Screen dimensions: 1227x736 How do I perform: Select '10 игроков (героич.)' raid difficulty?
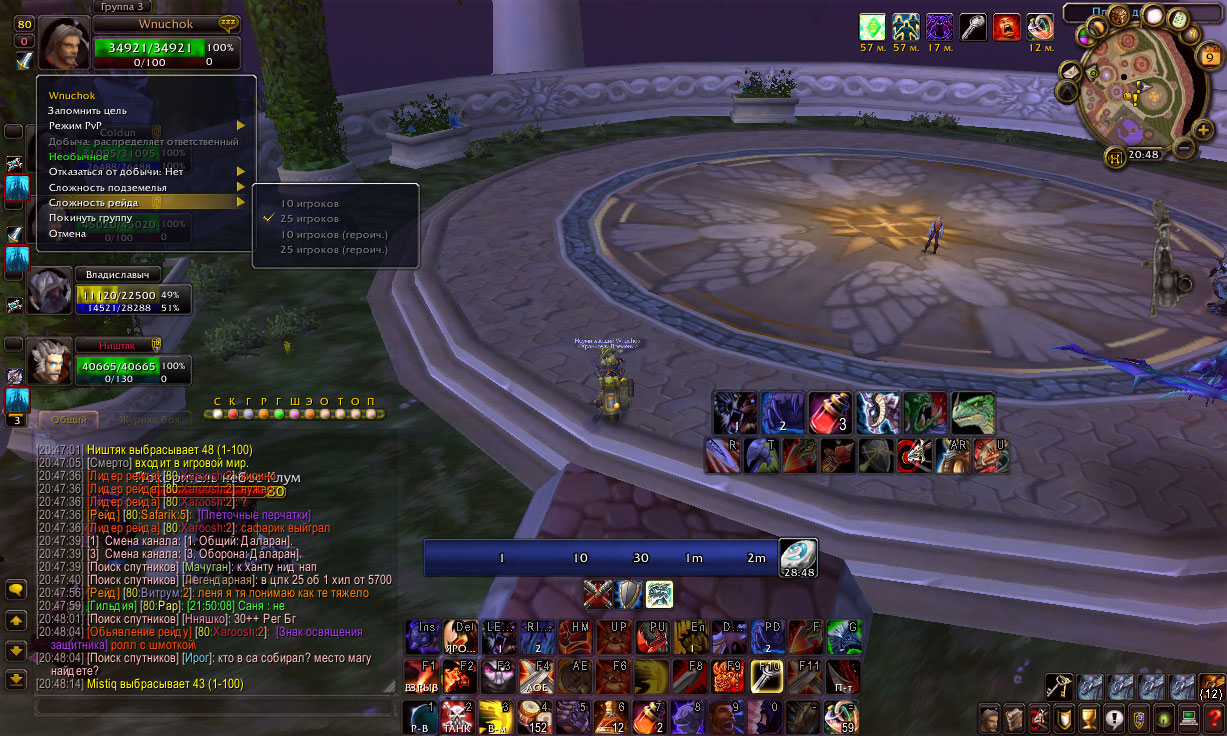(x=334, y=234)
